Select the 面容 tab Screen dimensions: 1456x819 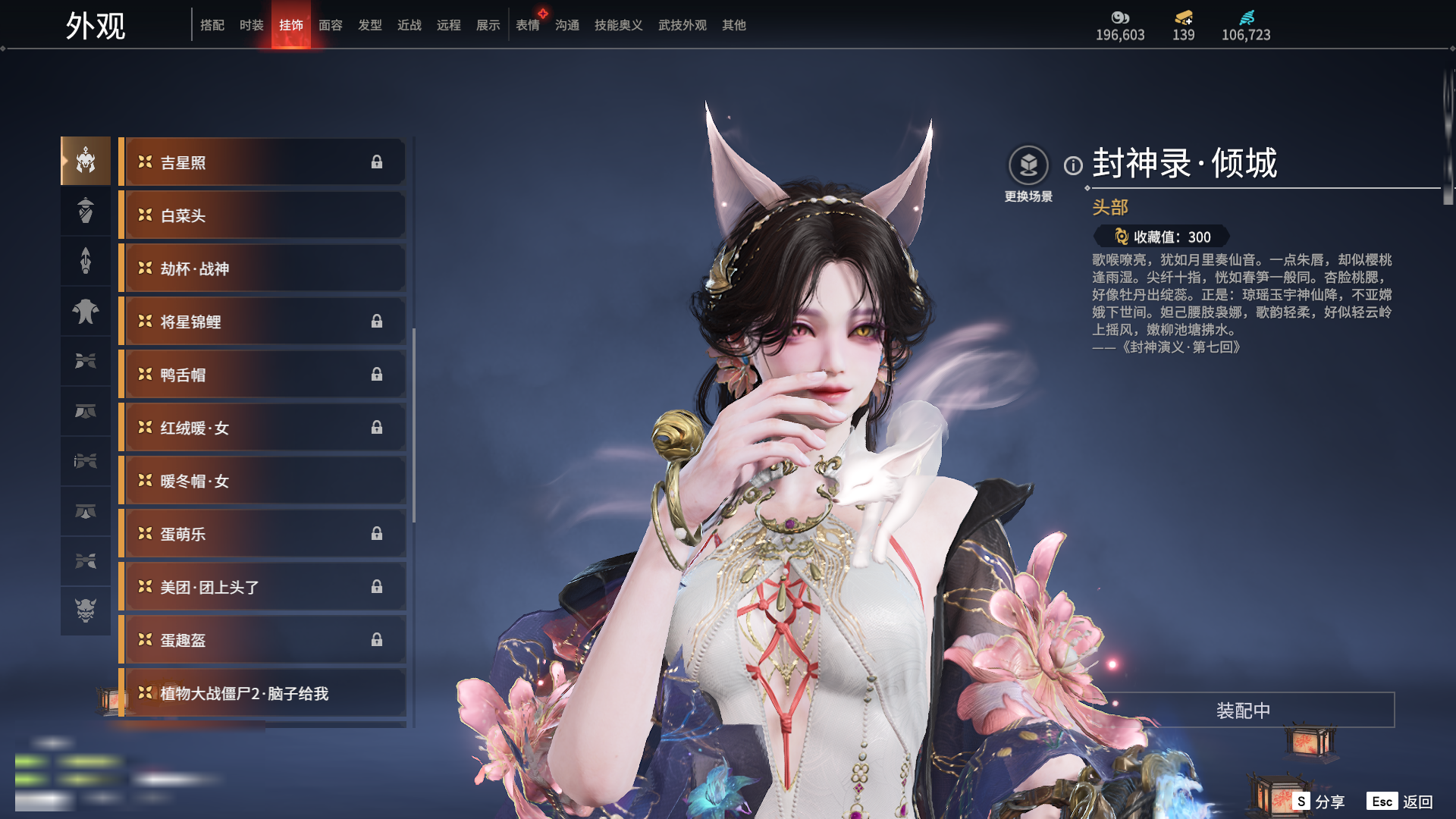tap(331, 25)
